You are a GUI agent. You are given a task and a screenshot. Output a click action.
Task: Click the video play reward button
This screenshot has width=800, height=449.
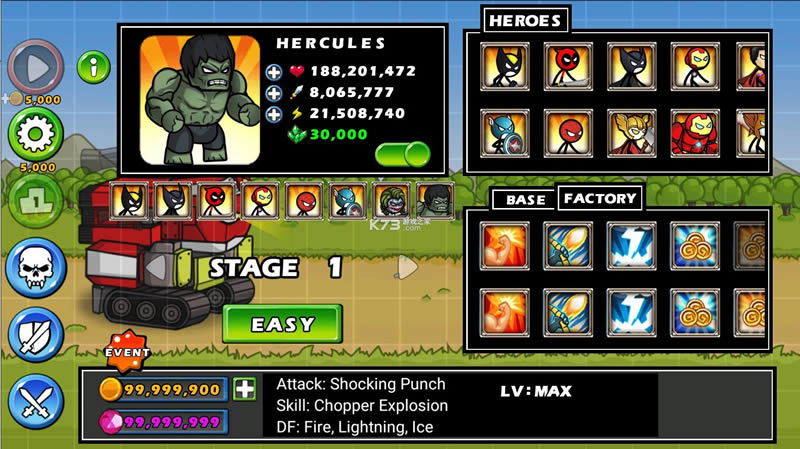35,67
